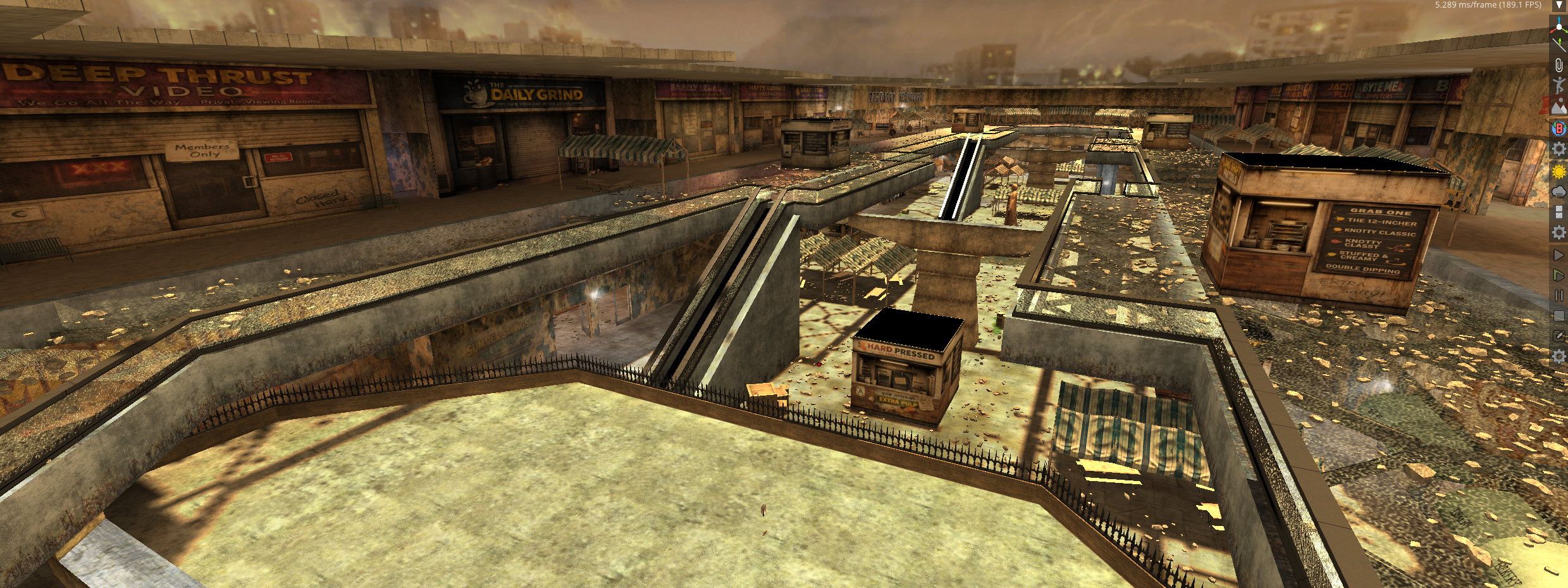The width and height of the screenshot is (1568, 588).
Task: Open the mountain landscape tool
Action: 1559,106
